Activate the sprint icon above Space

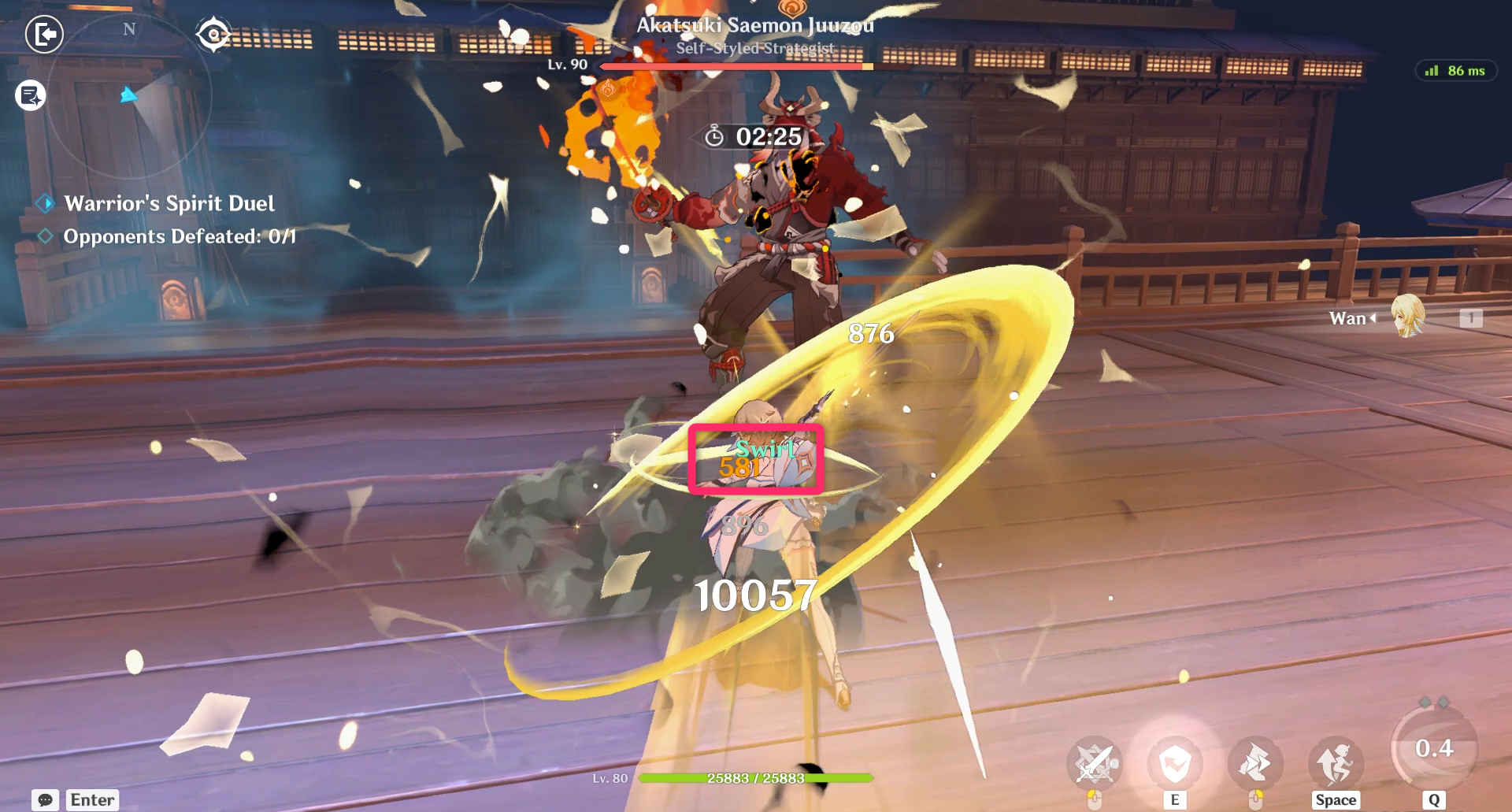[x=1336, y=762]
